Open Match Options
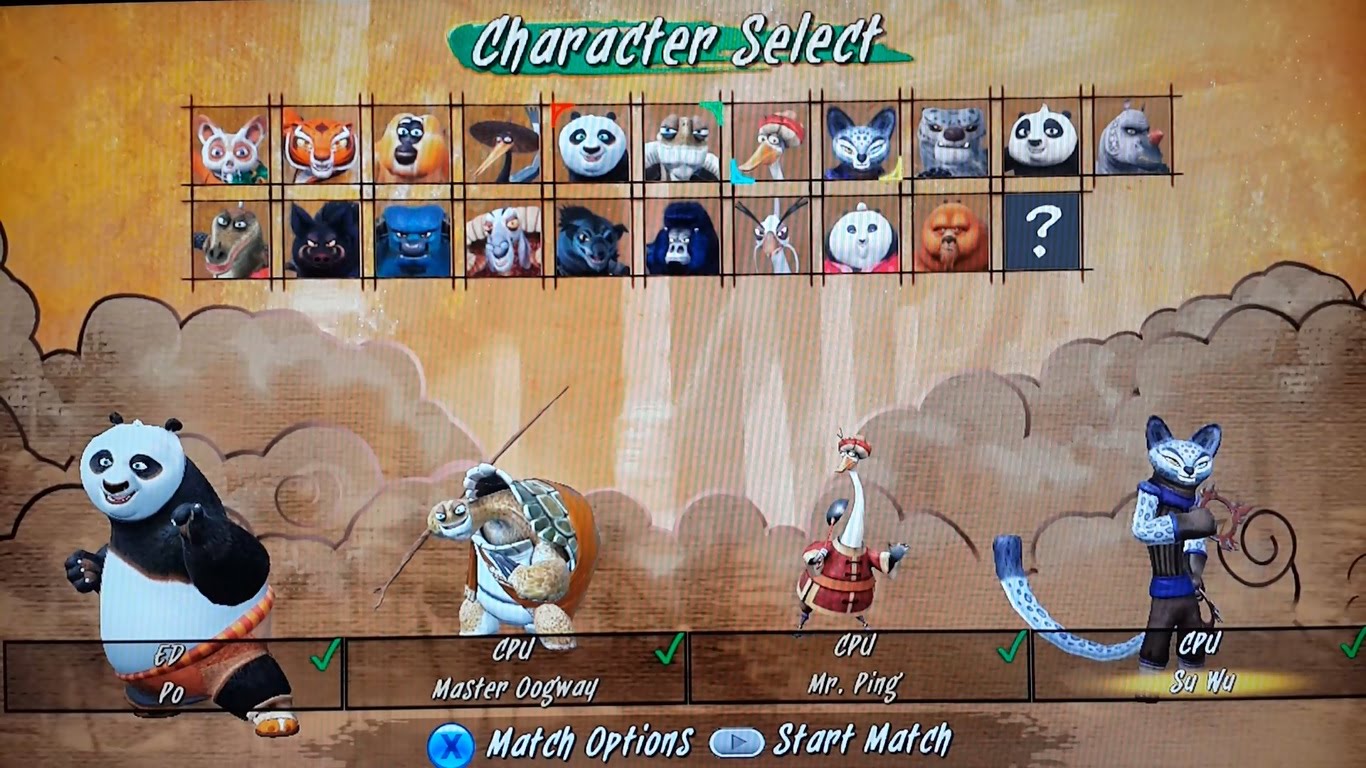This screenshot has height=768, width=1366. (589, 743)
